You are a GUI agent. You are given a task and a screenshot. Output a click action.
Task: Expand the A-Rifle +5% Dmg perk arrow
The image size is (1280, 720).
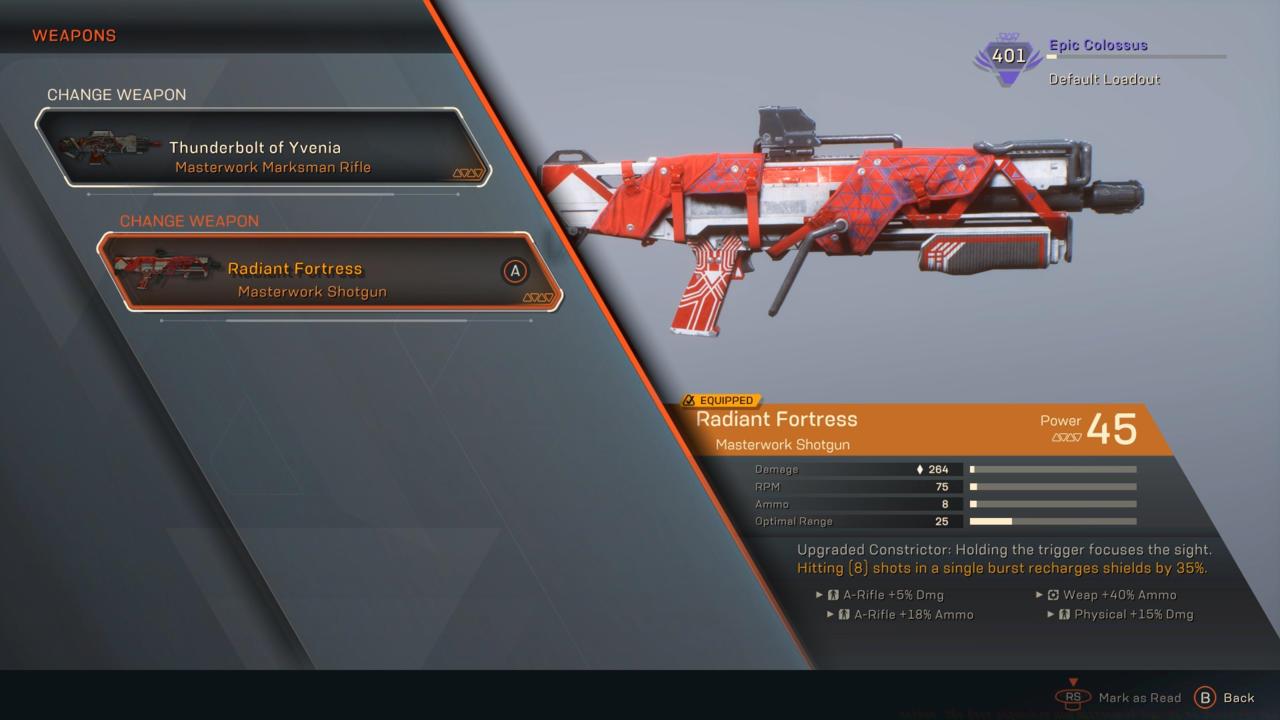coord(820,594)
